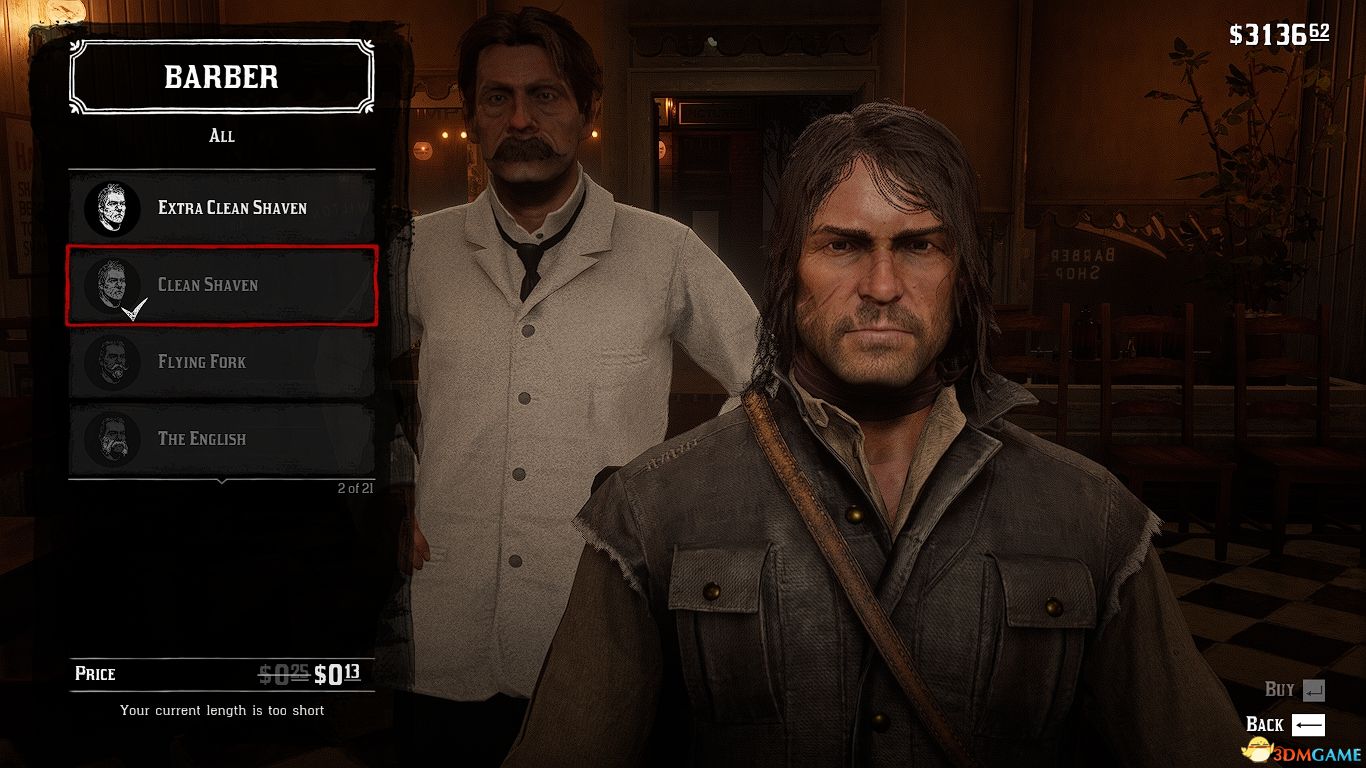Click The English style portrait
The image size is (1366, 768).
[112, 440]
